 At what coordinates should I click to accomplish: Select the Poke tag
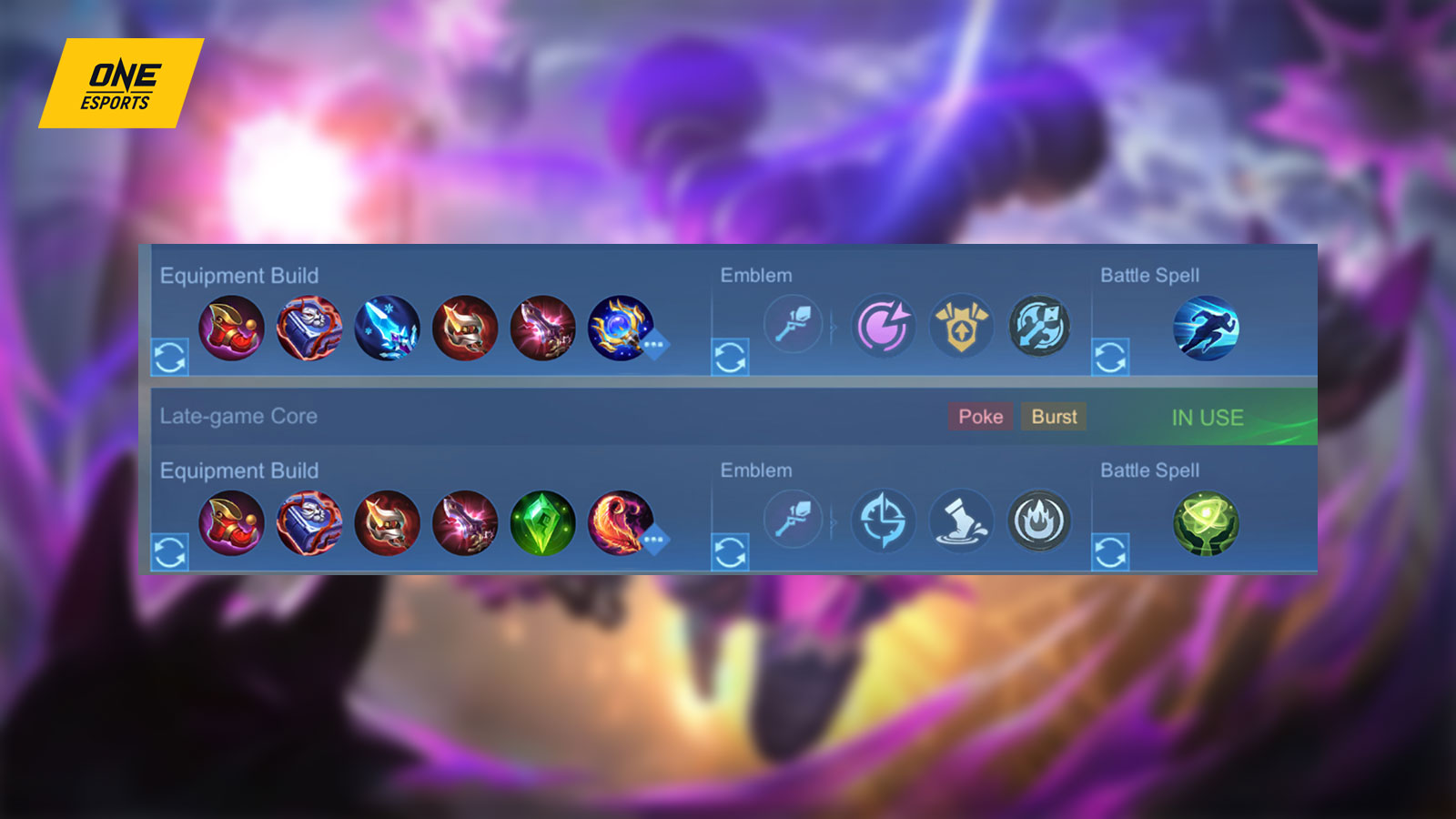pos(981,417)
